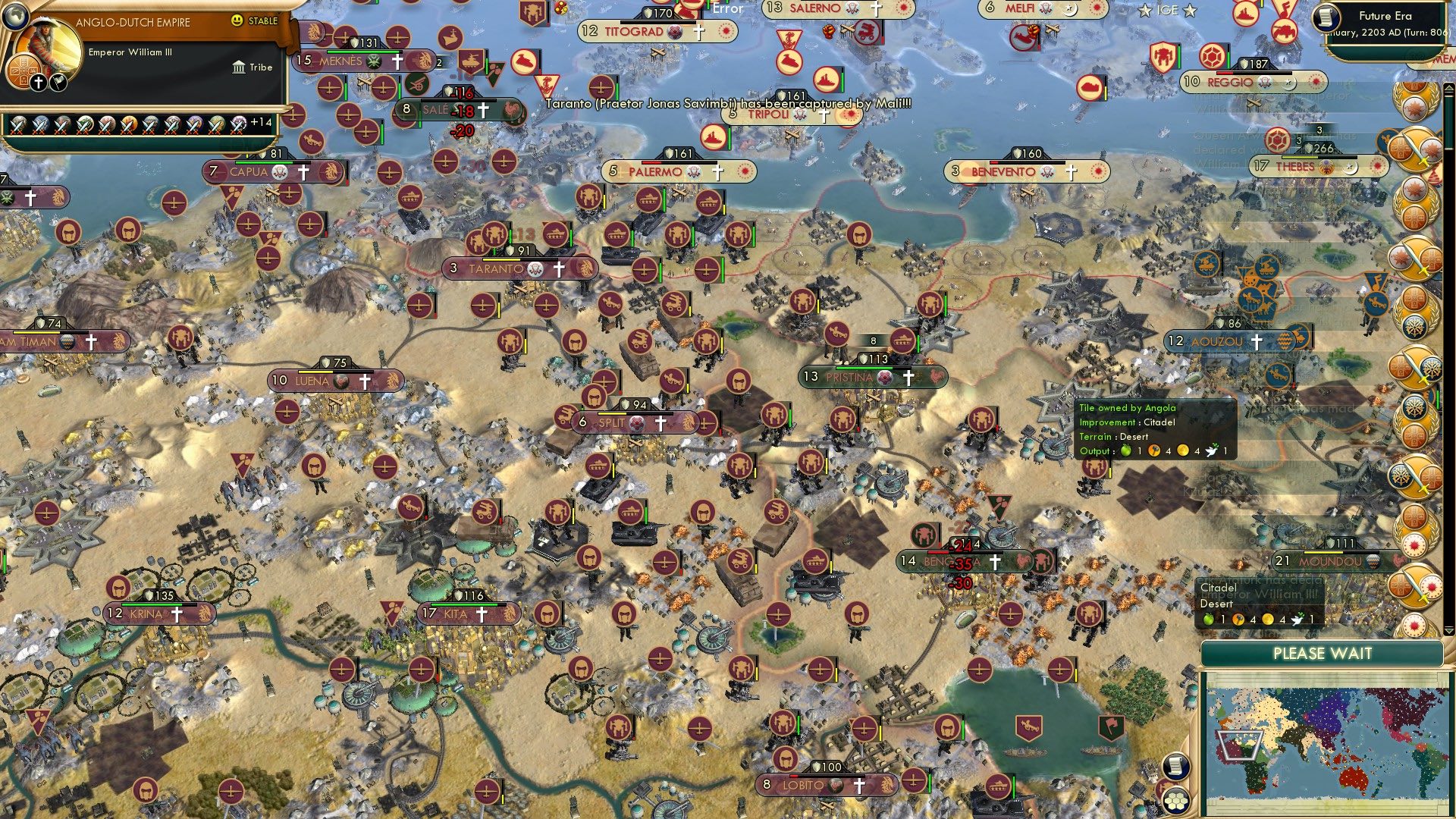Click the Tribe government building icon
This screenshot has width=1456, height=819.
[x=240, y=67]
